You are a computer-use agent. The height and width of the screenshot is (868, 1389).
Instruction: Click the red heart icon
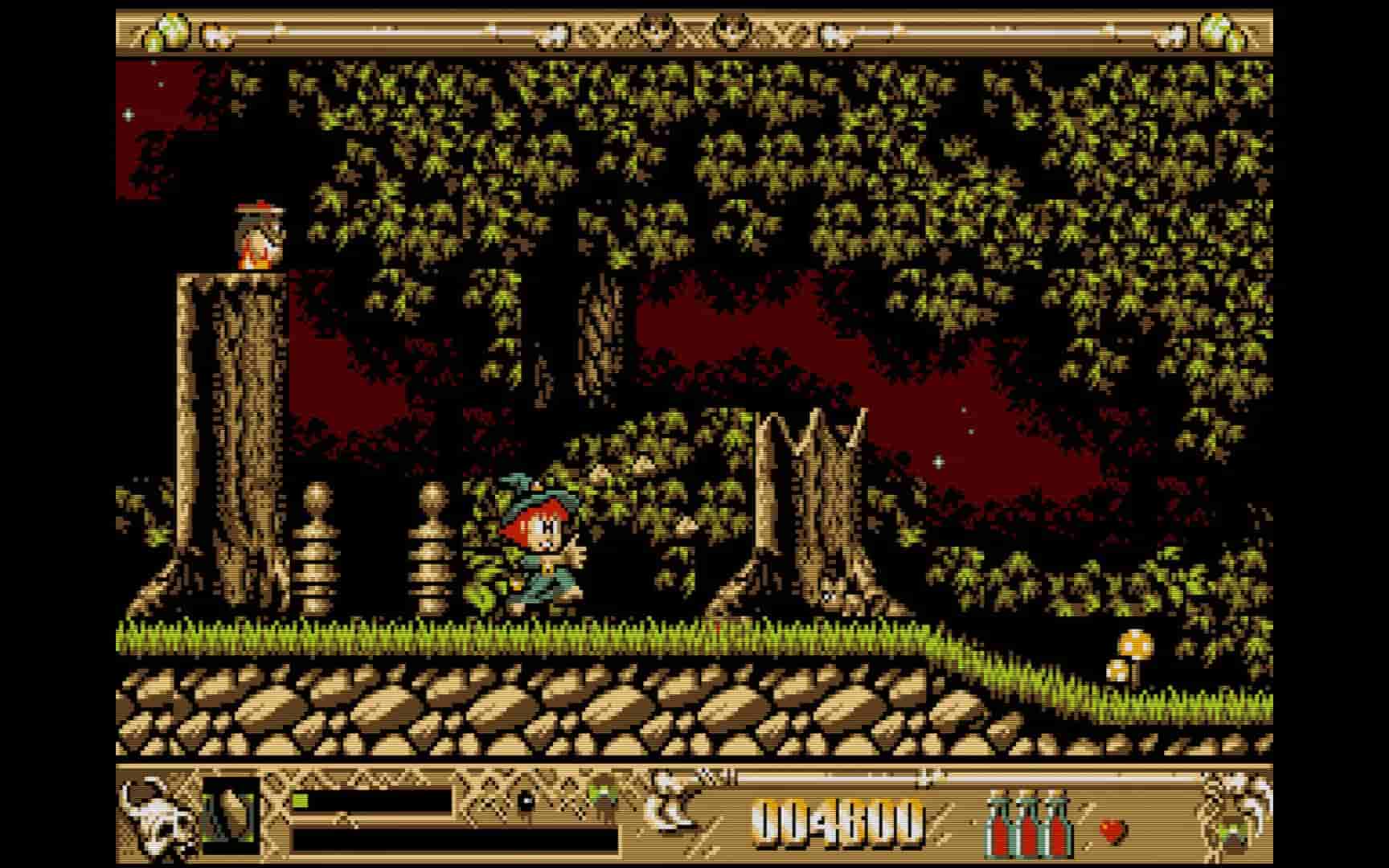tap(1112, 831)
